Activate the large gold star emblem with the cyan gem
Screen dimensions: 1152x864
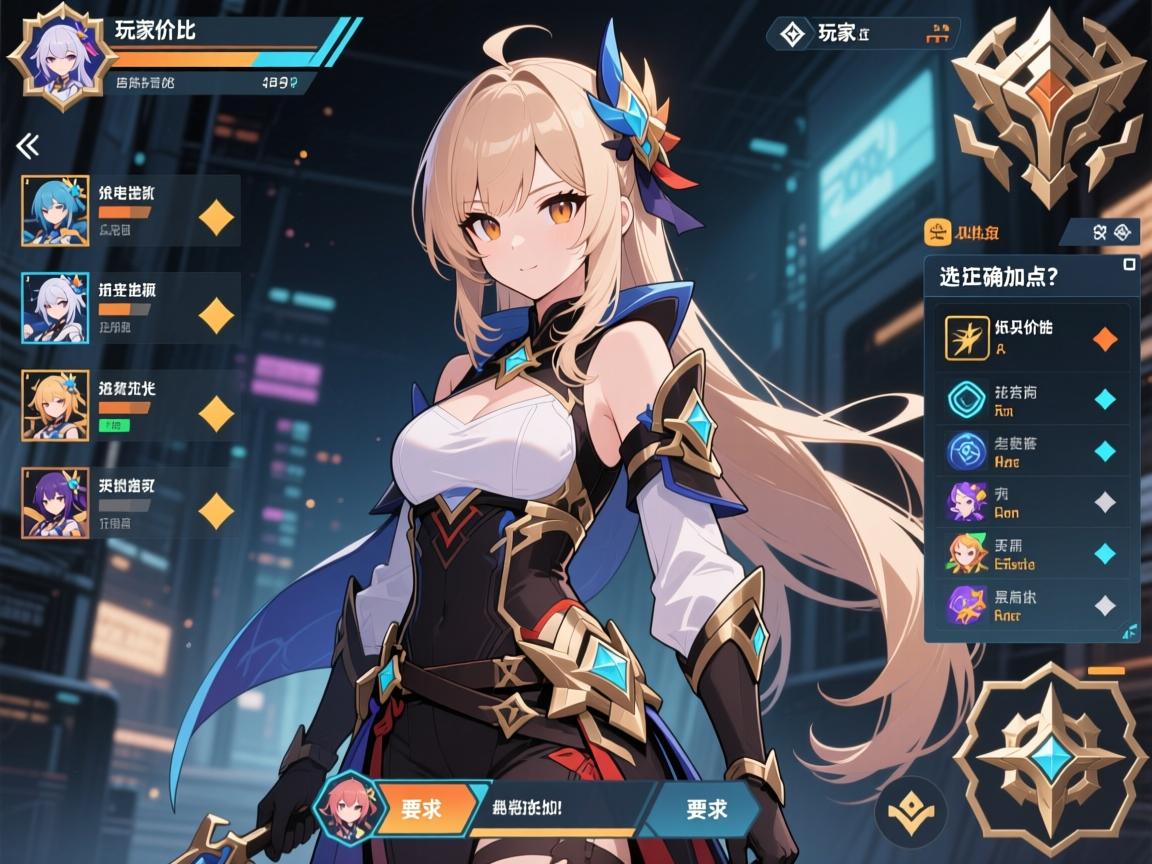pos(1050,759)
